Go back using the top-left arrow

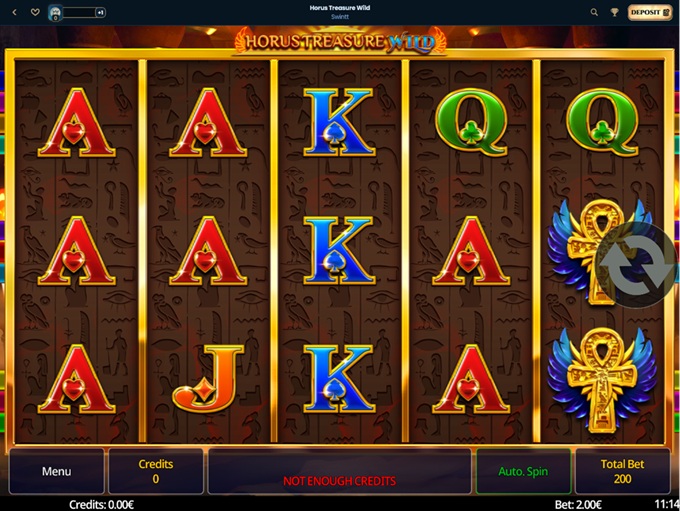click(14, 12)
